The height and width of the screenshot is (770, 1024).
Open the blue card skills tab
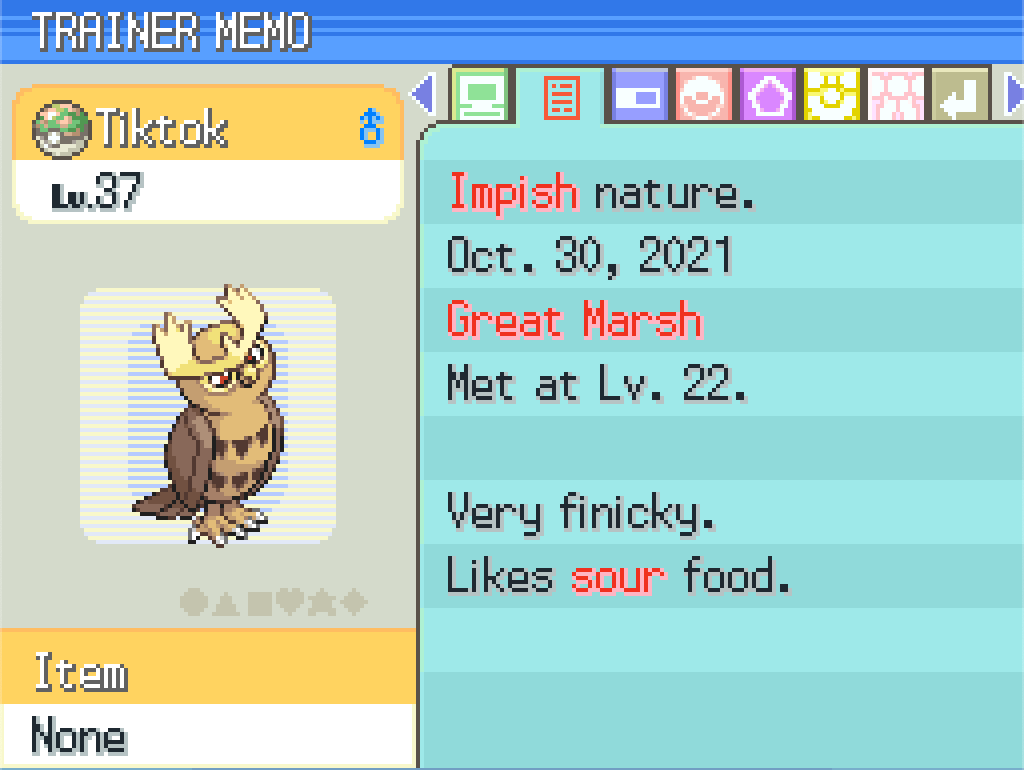tap(640, 96)
